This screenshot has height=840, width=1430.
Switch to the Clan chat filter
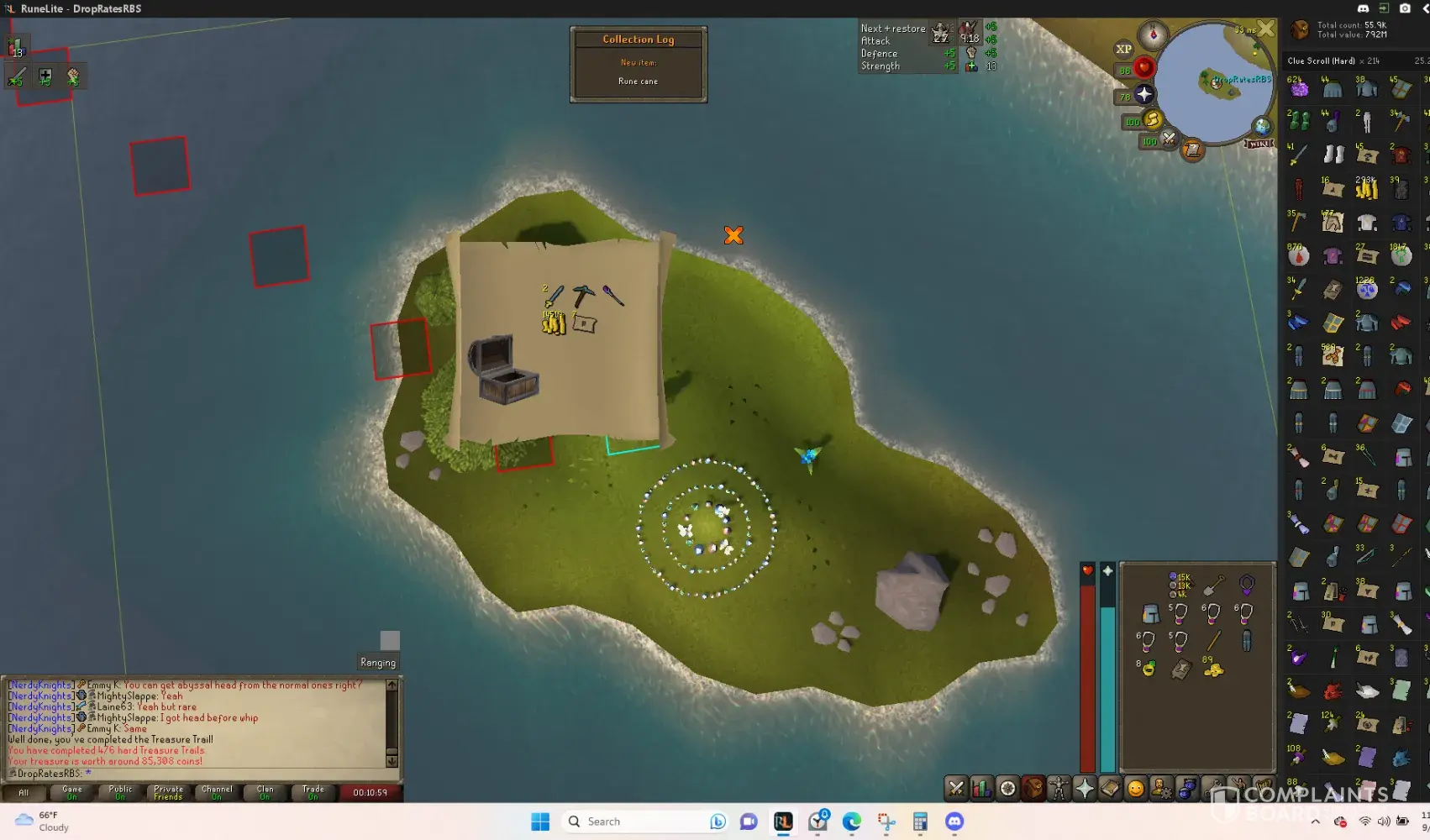(265, 792)
